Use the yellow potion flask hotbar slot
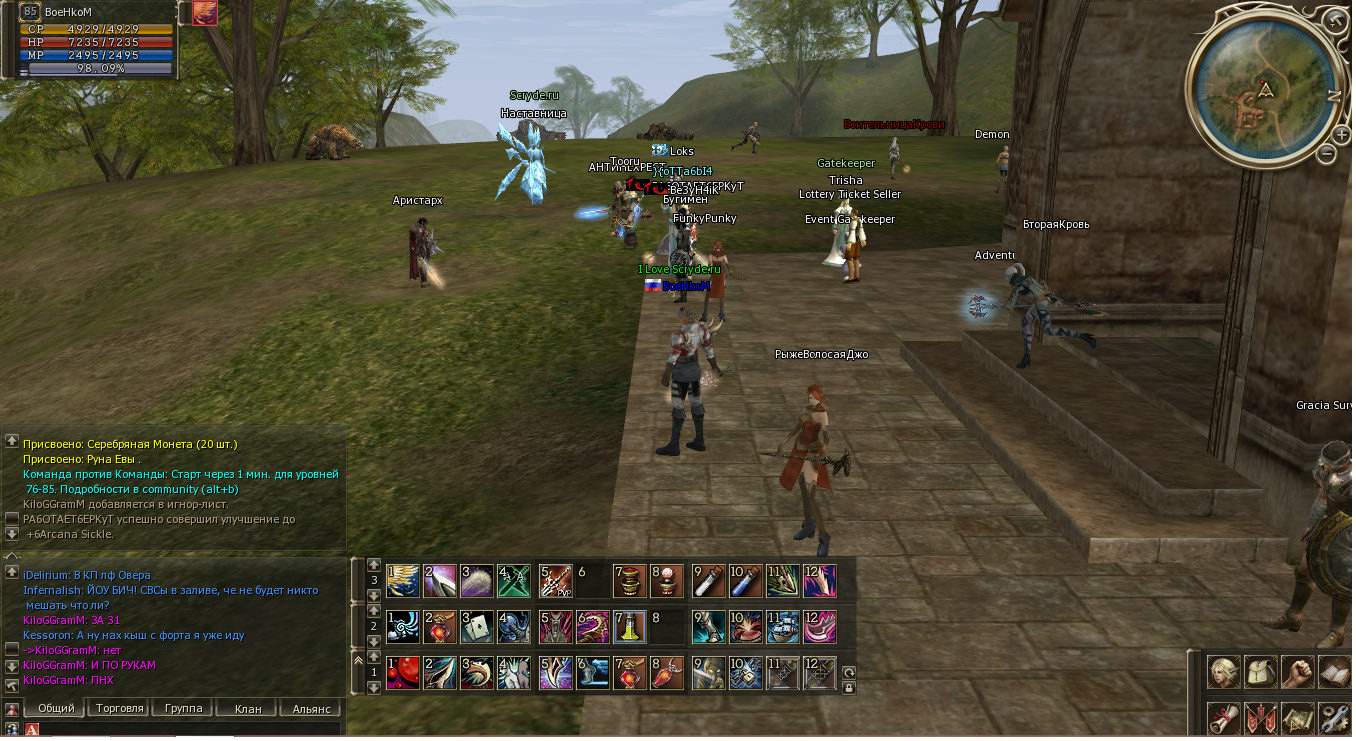 pos(629,627)
